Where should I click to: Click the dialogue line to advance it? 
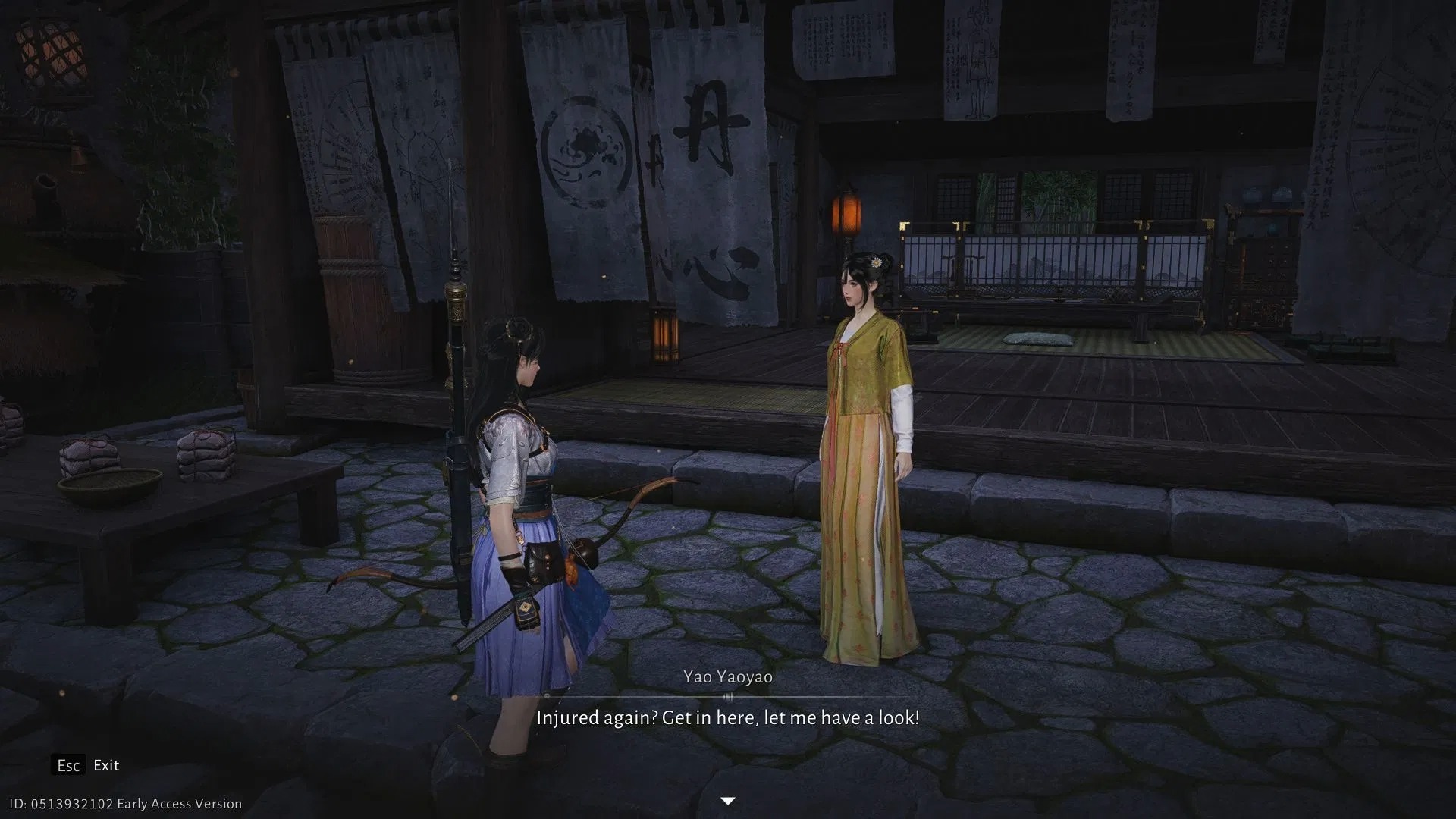click(727, 717)
